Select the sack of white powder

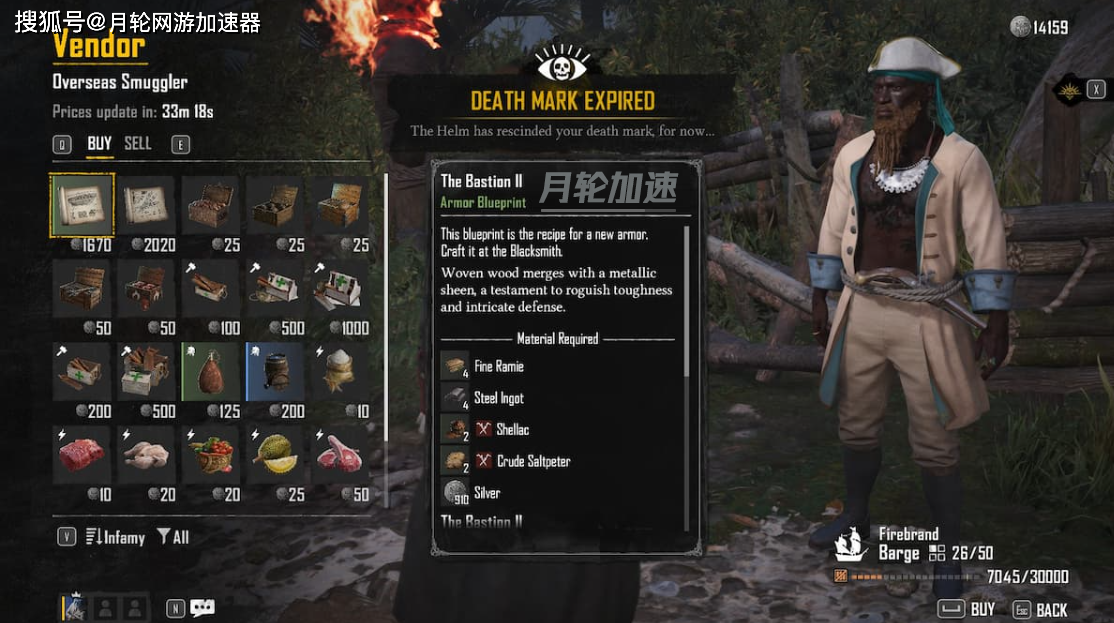tap(338, 372)
